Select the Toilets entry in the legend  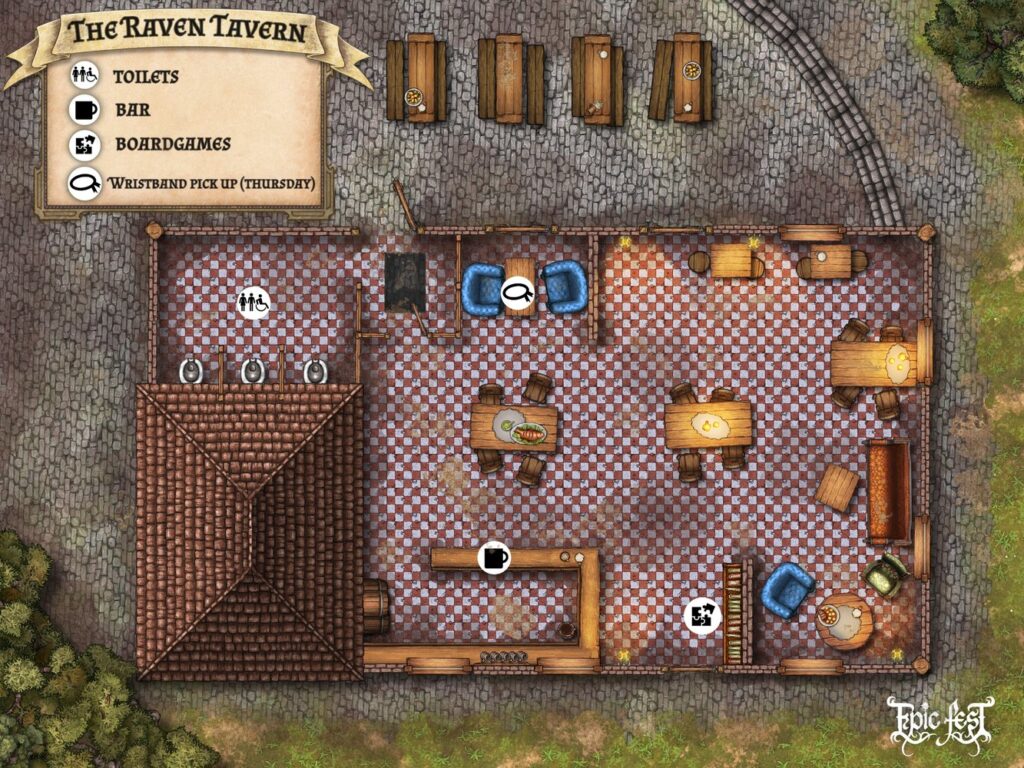click(x=145, y=76)
